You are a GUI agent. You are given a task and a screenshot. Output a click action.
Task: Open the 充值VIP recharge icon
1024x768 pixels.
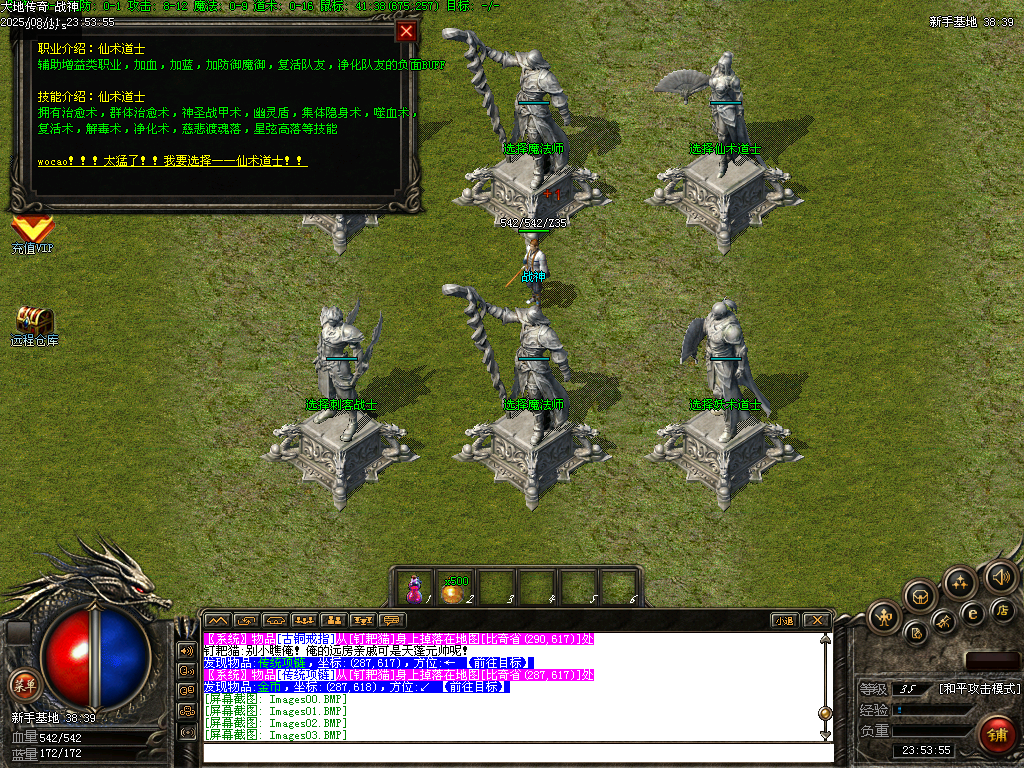point(32,234)
